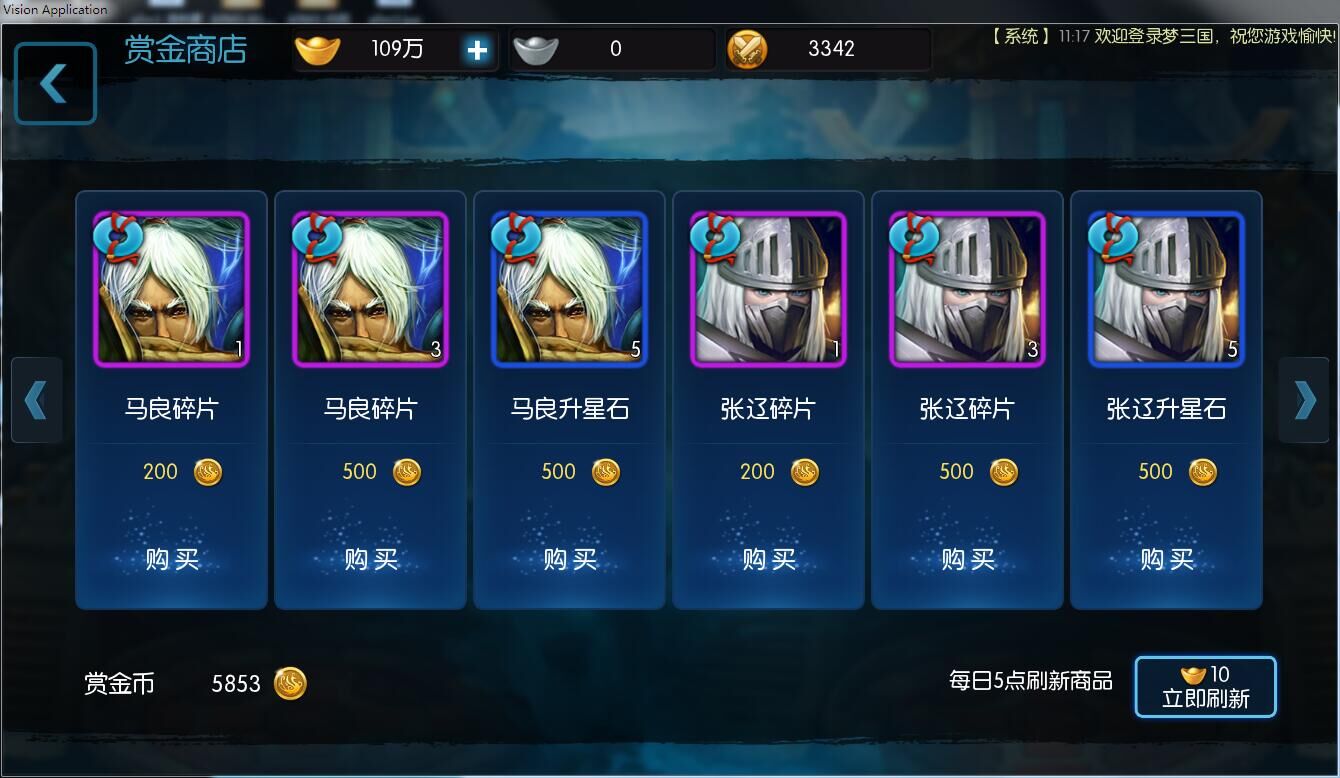Click the blue emblem badge on the 张辽碎片 card
1340x778 pixels.
coord(713,237)
